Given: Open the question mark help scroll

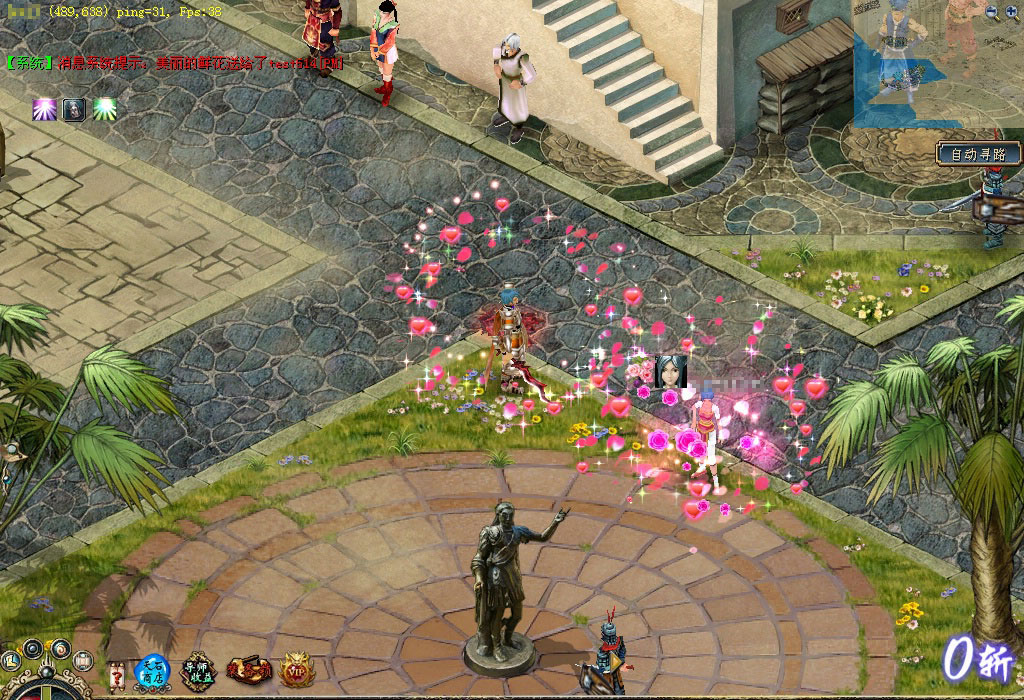Looking at the screenshot, I should click(x=116, y=674).
